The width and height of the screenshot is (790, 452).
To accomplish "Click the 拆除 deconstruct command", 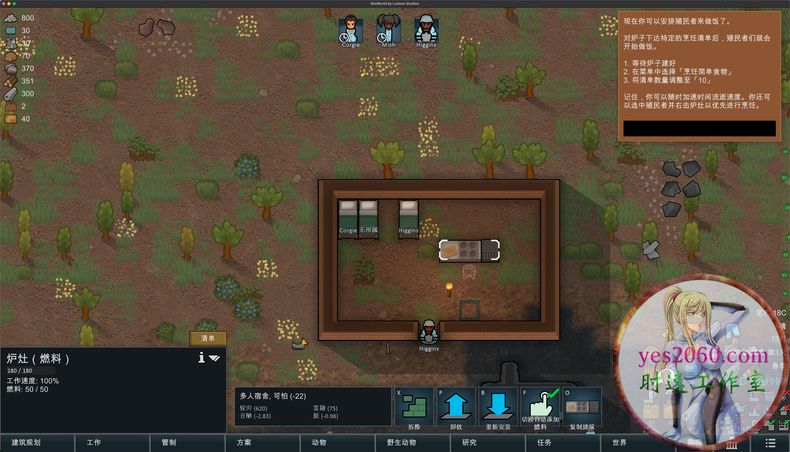I will tap(414, 408).
